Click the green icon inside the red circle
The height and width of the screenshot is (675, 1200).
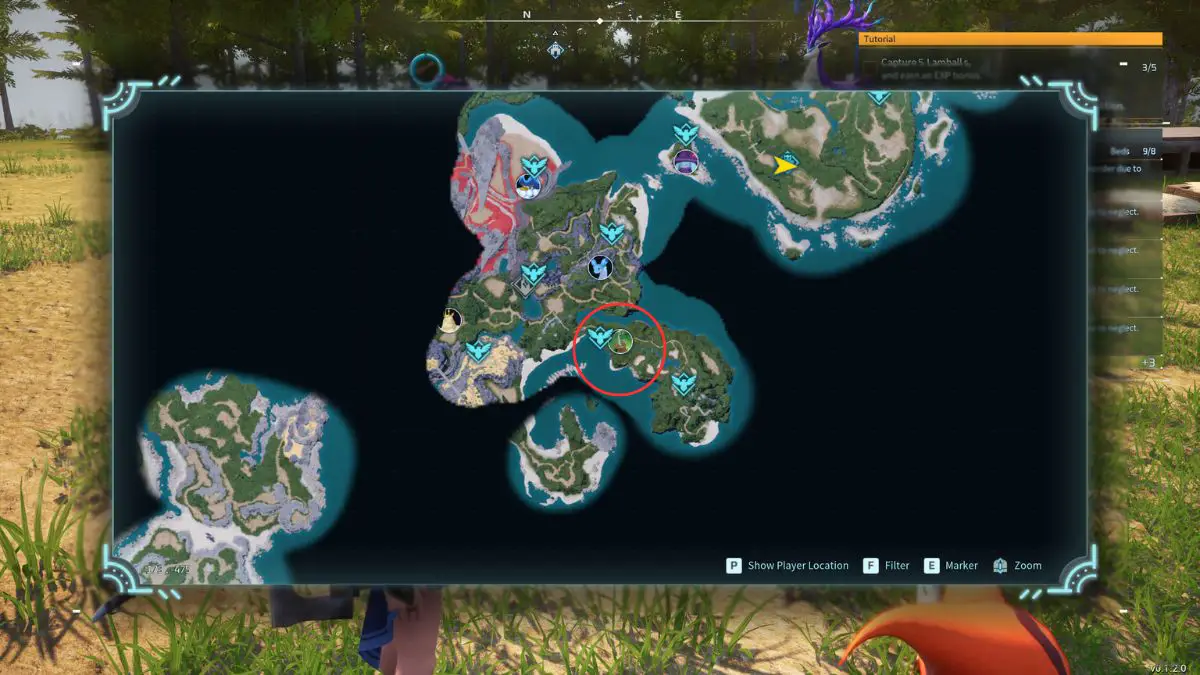tap(622, 341)
